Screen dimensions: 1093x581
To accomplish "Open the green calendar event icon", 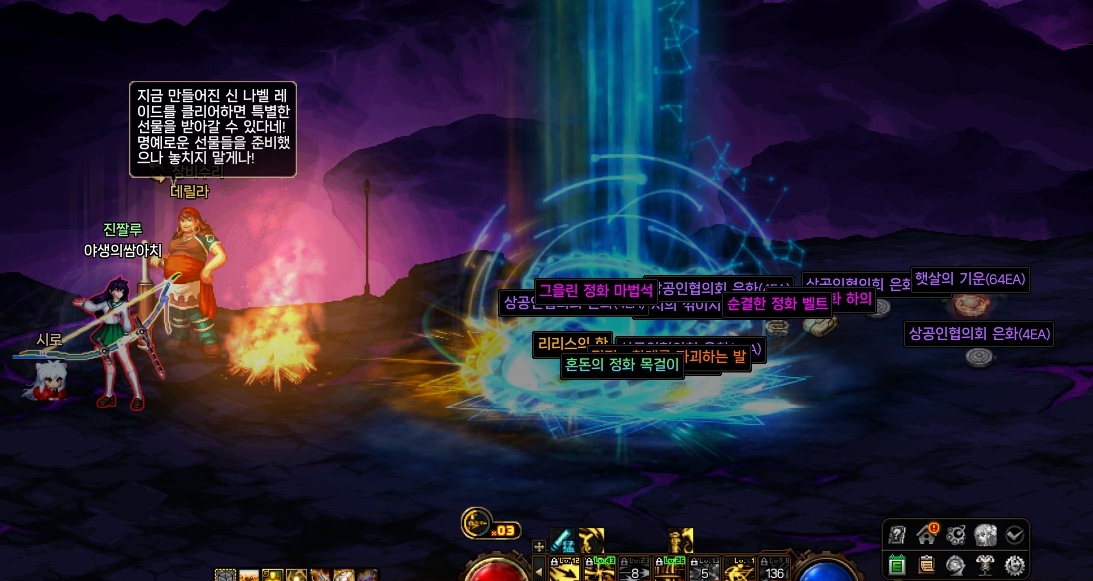I will point(898,565).
